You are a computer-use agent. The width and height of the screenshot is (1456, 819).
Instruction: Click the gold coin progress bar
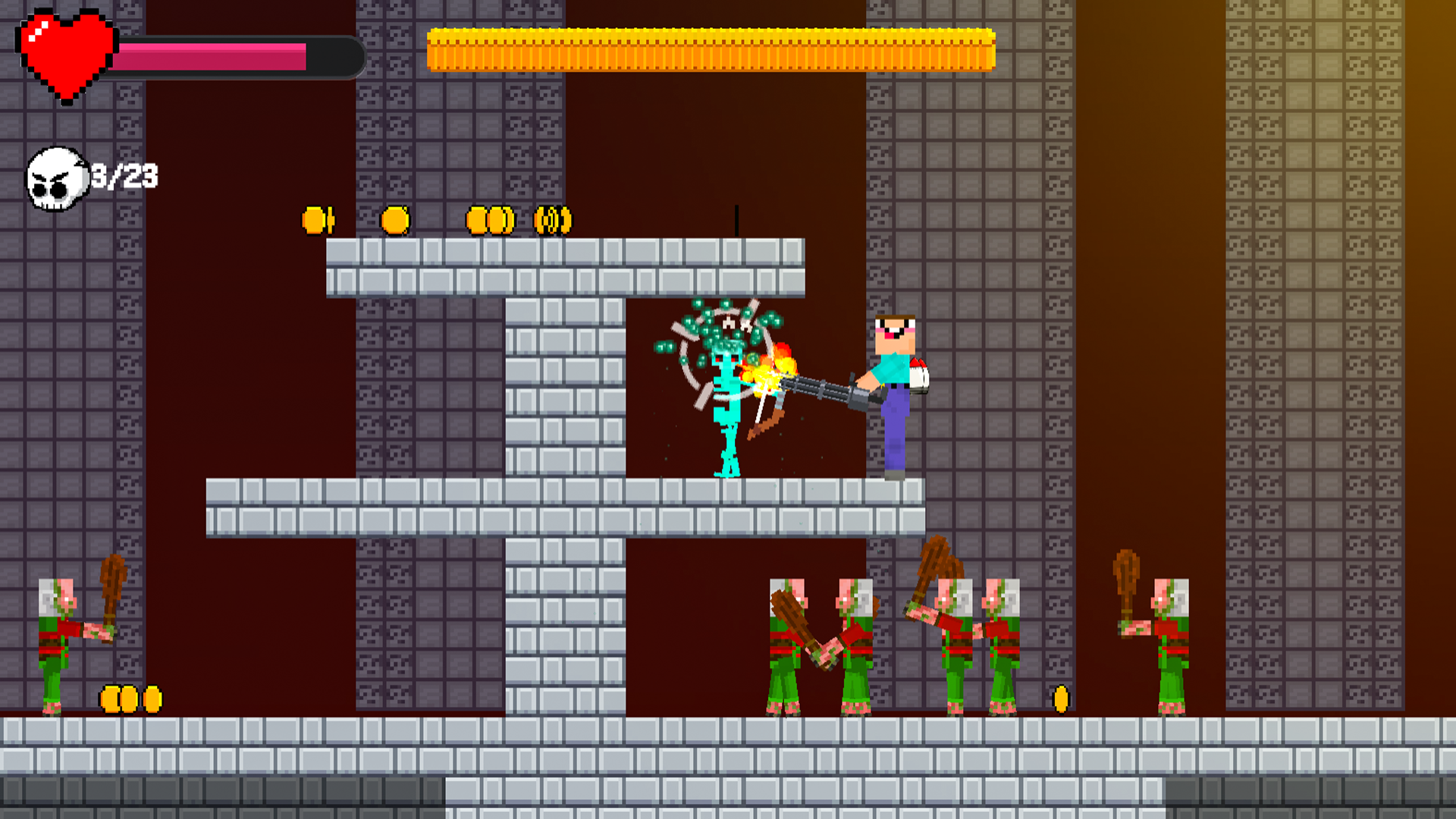pos(709,49)
